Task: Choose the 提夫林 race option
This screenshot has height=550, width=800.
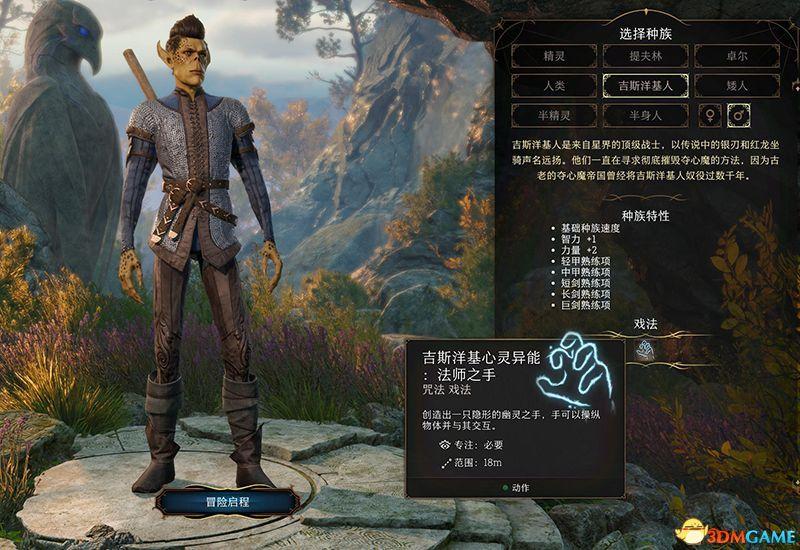Action: click(644, 57)
